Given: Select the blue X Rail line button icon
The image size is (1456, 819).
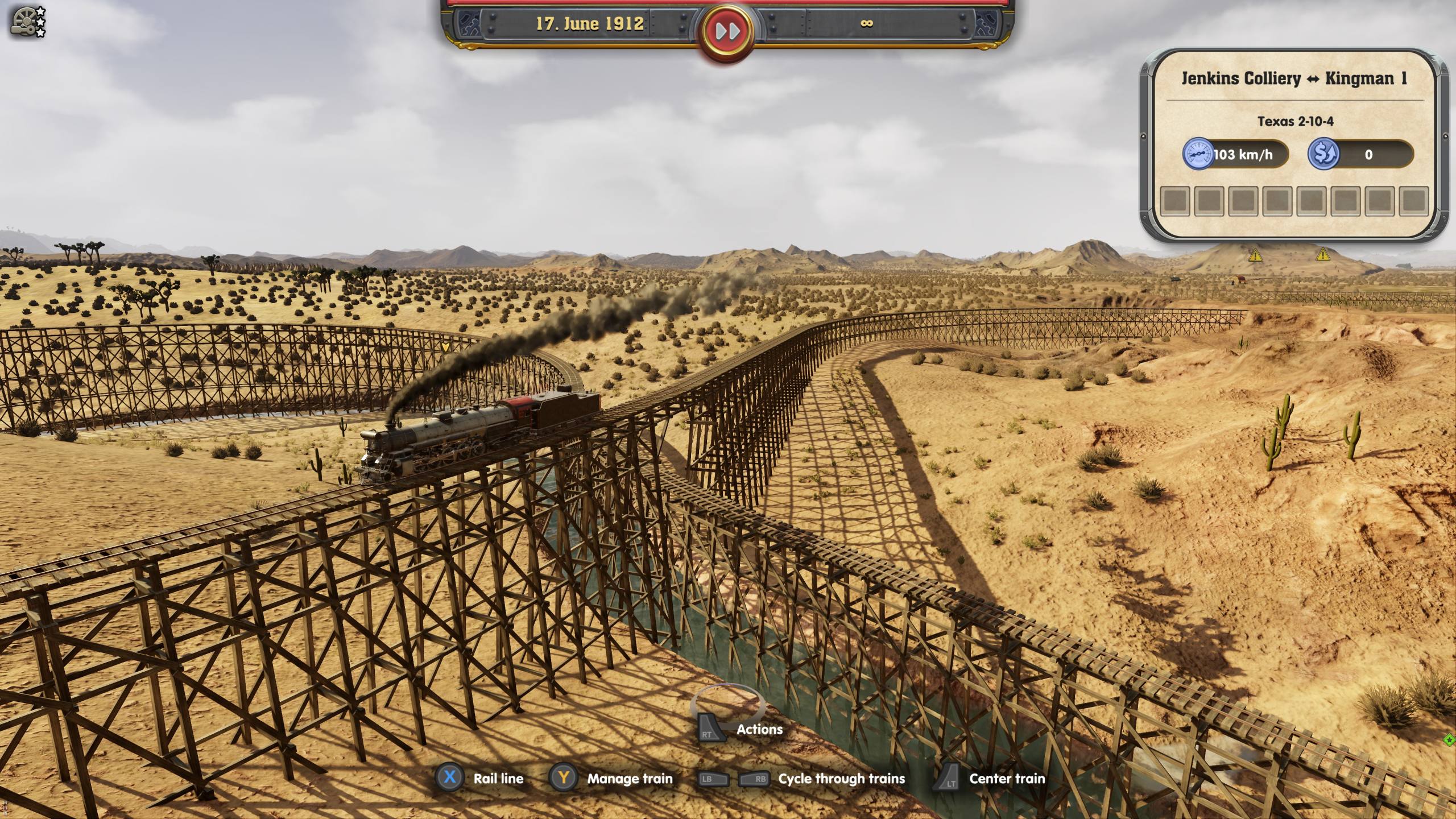Looking at the screenshot, I should coord(450,779).
